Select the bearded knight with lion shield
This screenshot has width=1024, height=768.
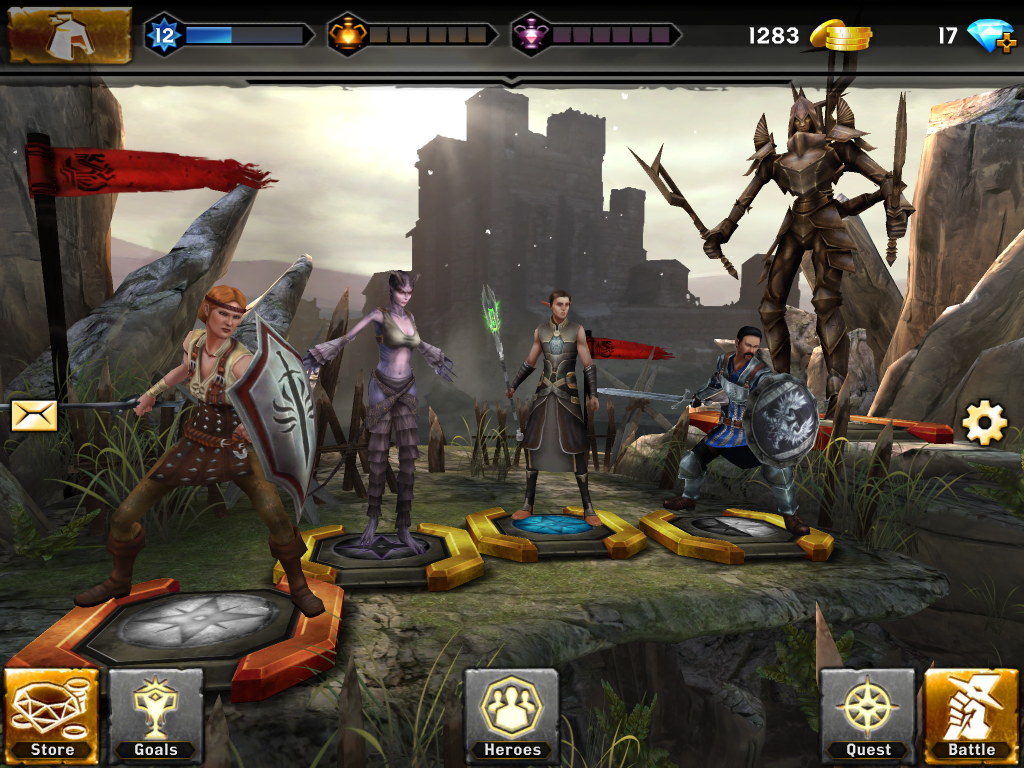pos(740,420)
